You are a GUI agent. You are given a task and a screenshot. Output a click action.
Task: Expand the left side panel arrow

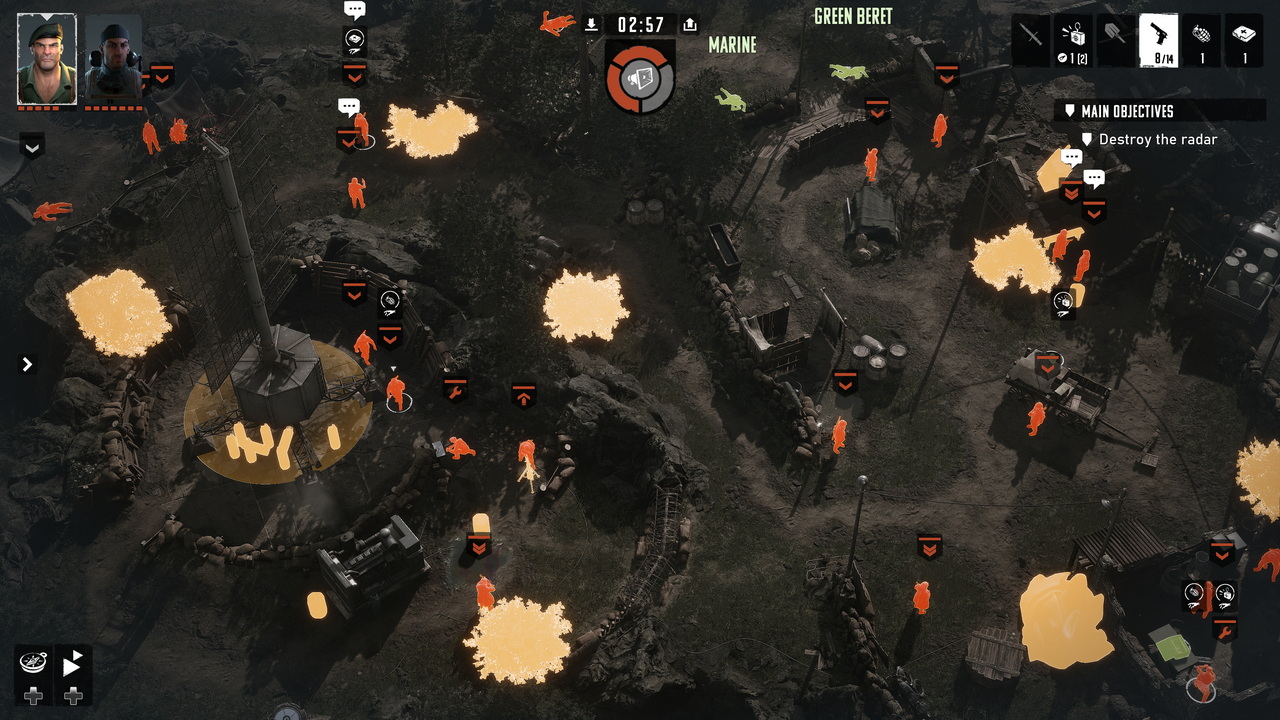[27, 365]
